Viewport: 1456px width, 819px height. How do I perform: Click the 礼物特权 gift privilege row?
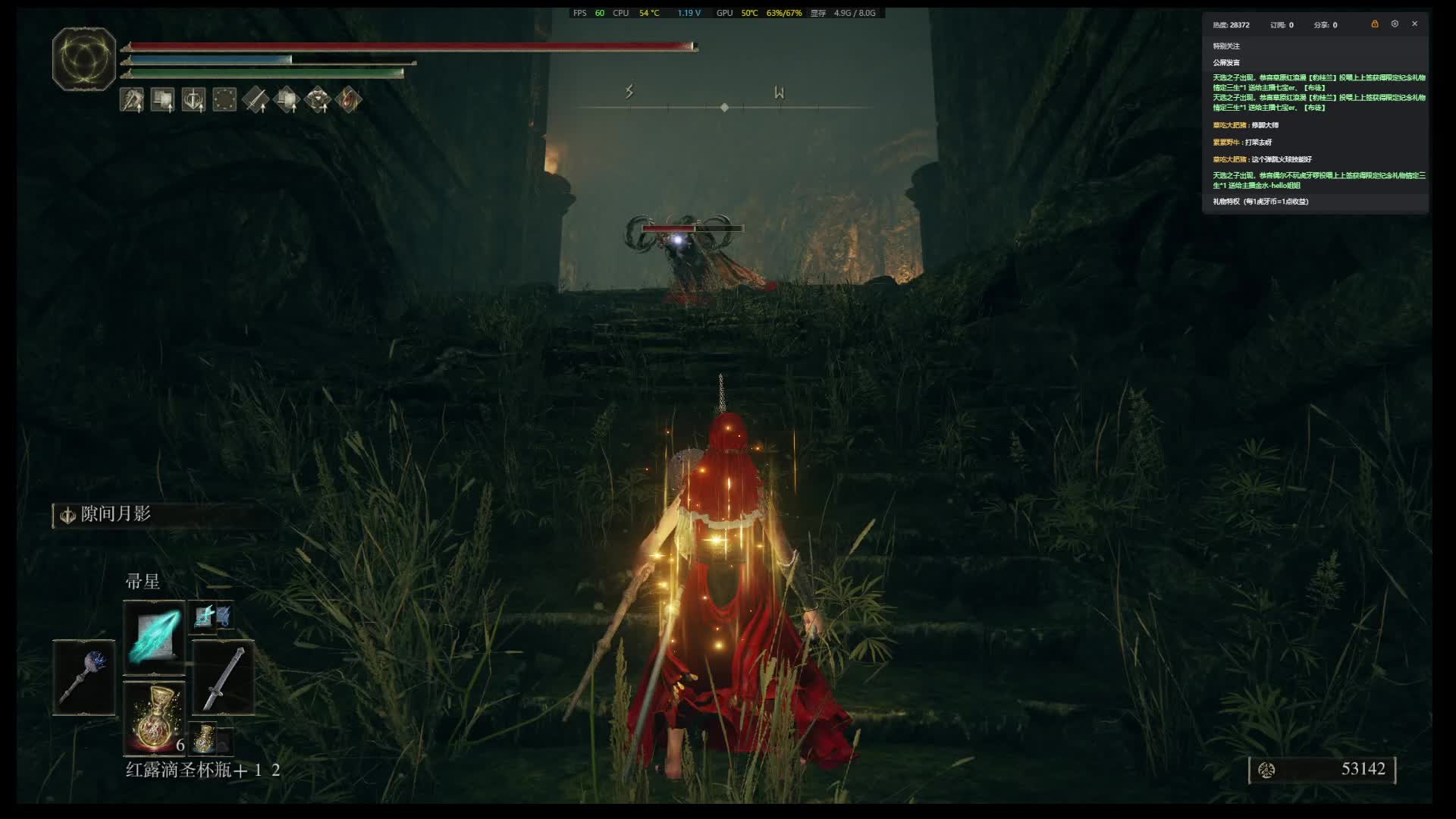tap(1260, 202)
